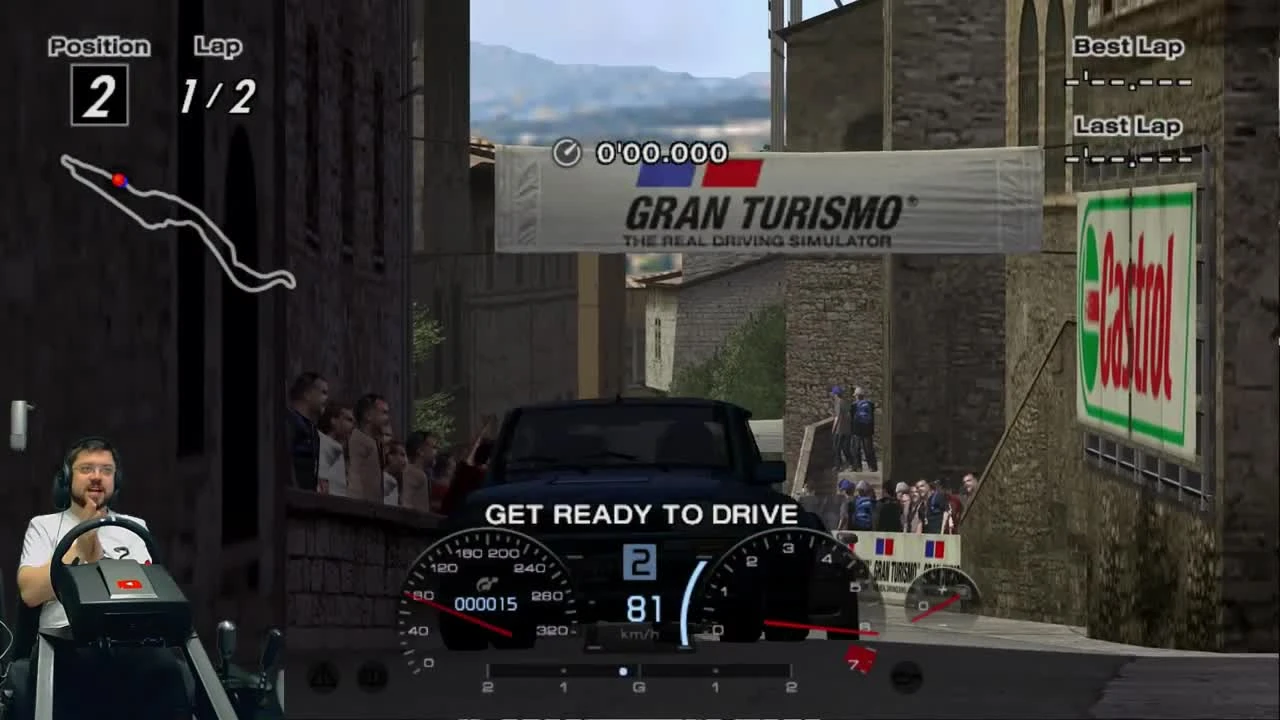The width and height of the screenshot is (1280, 720).
Task: Select the GET READY TO DRIVE banner
Action: click(640, 516)
